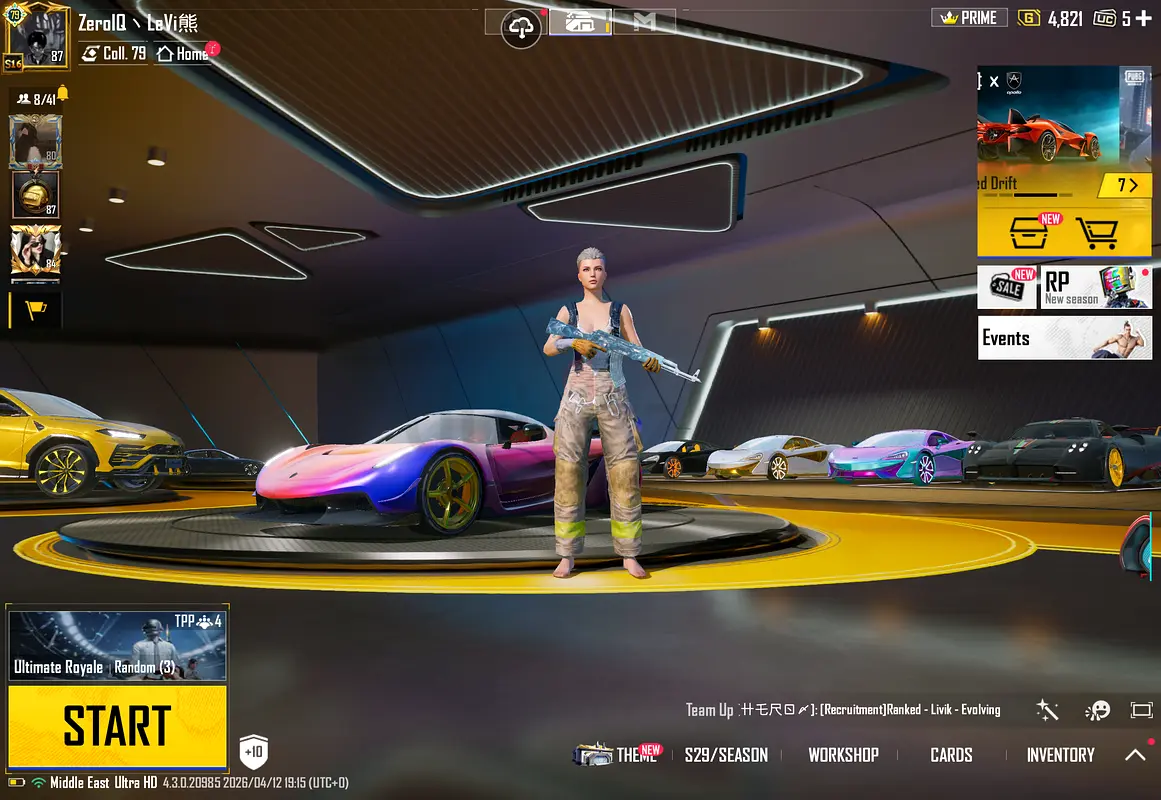Expand the bottom menu arrow

(1136, 755)
